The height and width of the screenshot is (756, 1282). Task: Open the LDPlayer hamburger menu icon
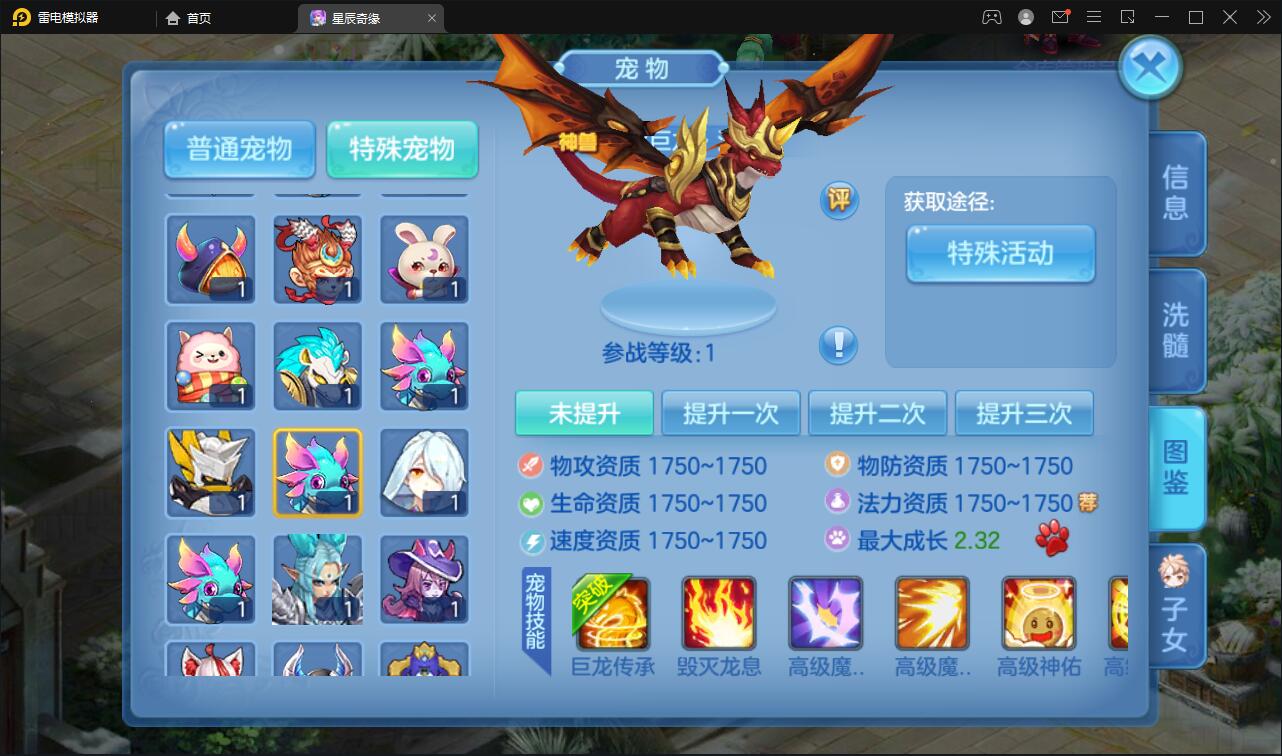coord(1094,17)
